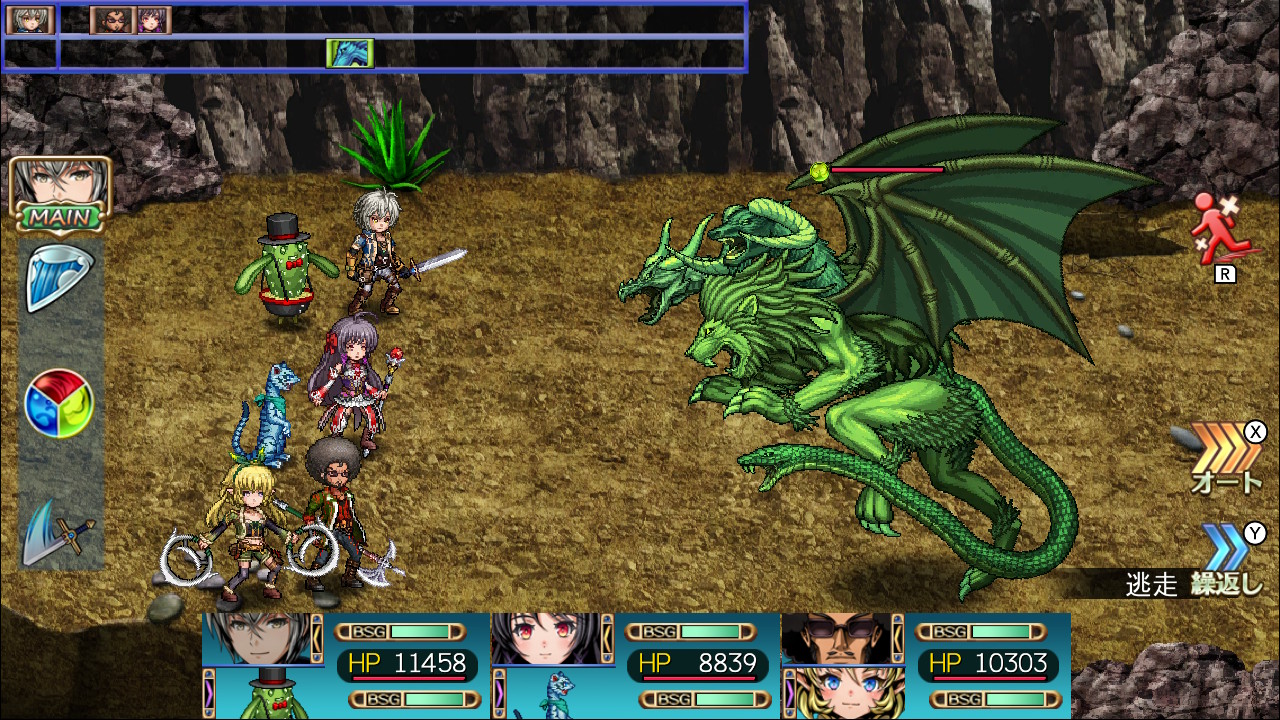Click the MAIN hero portrait button

pyautogui.click(x=60, y=193)
